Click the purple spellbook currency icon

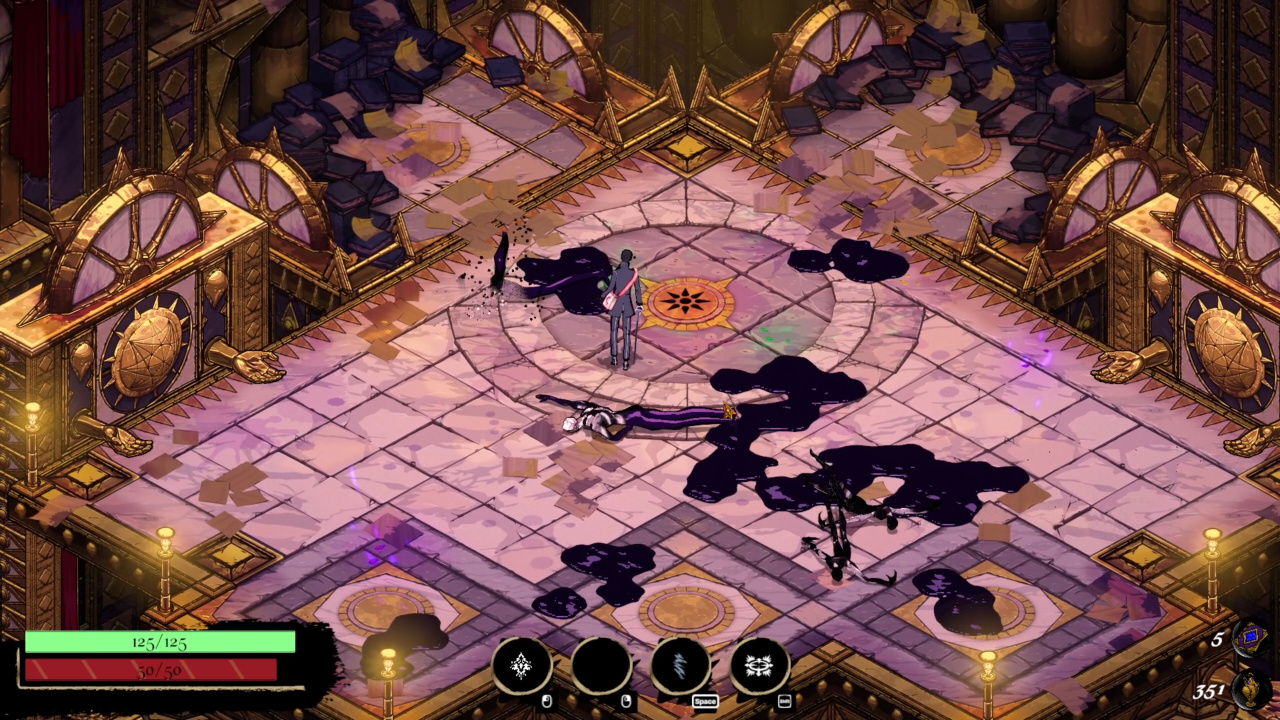(1250, 638)
